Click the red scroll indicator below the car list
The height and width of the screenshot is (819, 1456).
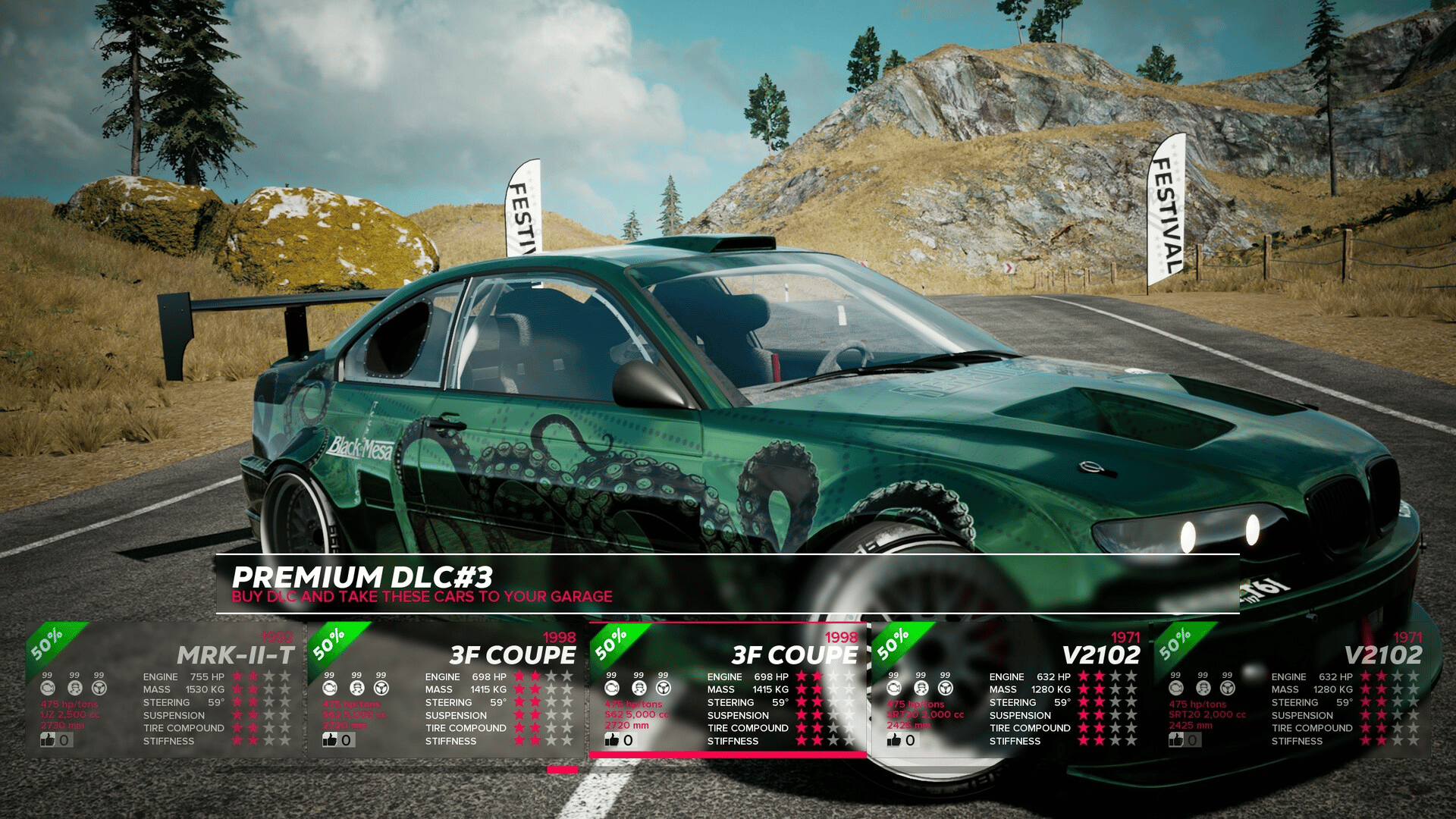tap(562, 770)
